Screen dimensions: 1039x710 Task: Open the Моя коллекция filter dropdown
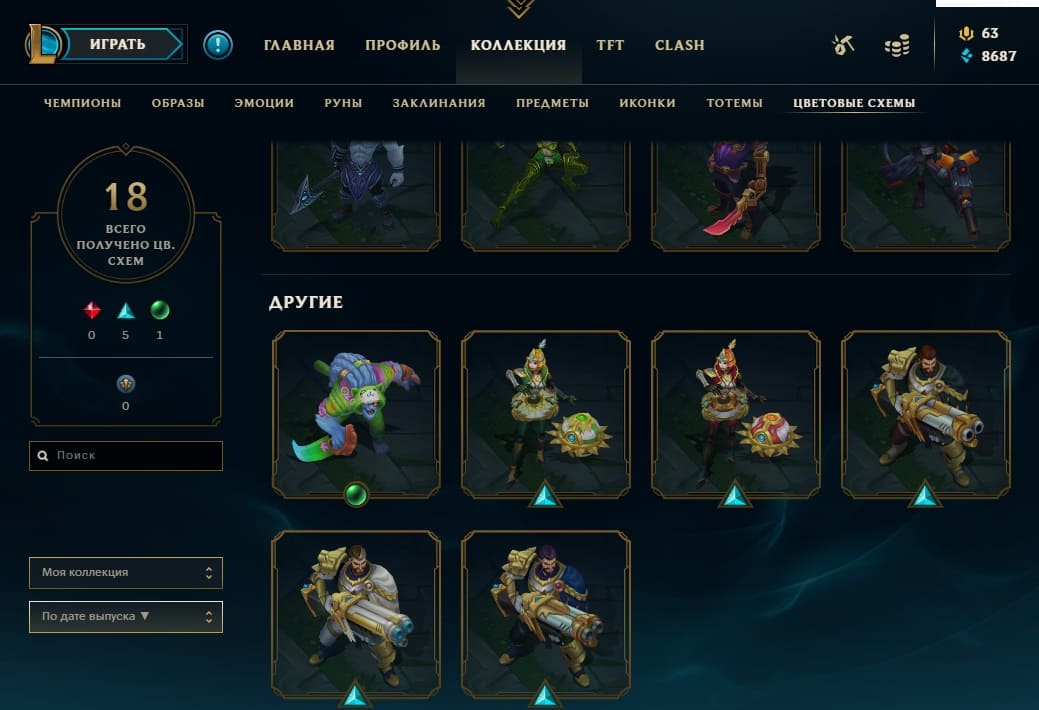click(x=126, y=573)
